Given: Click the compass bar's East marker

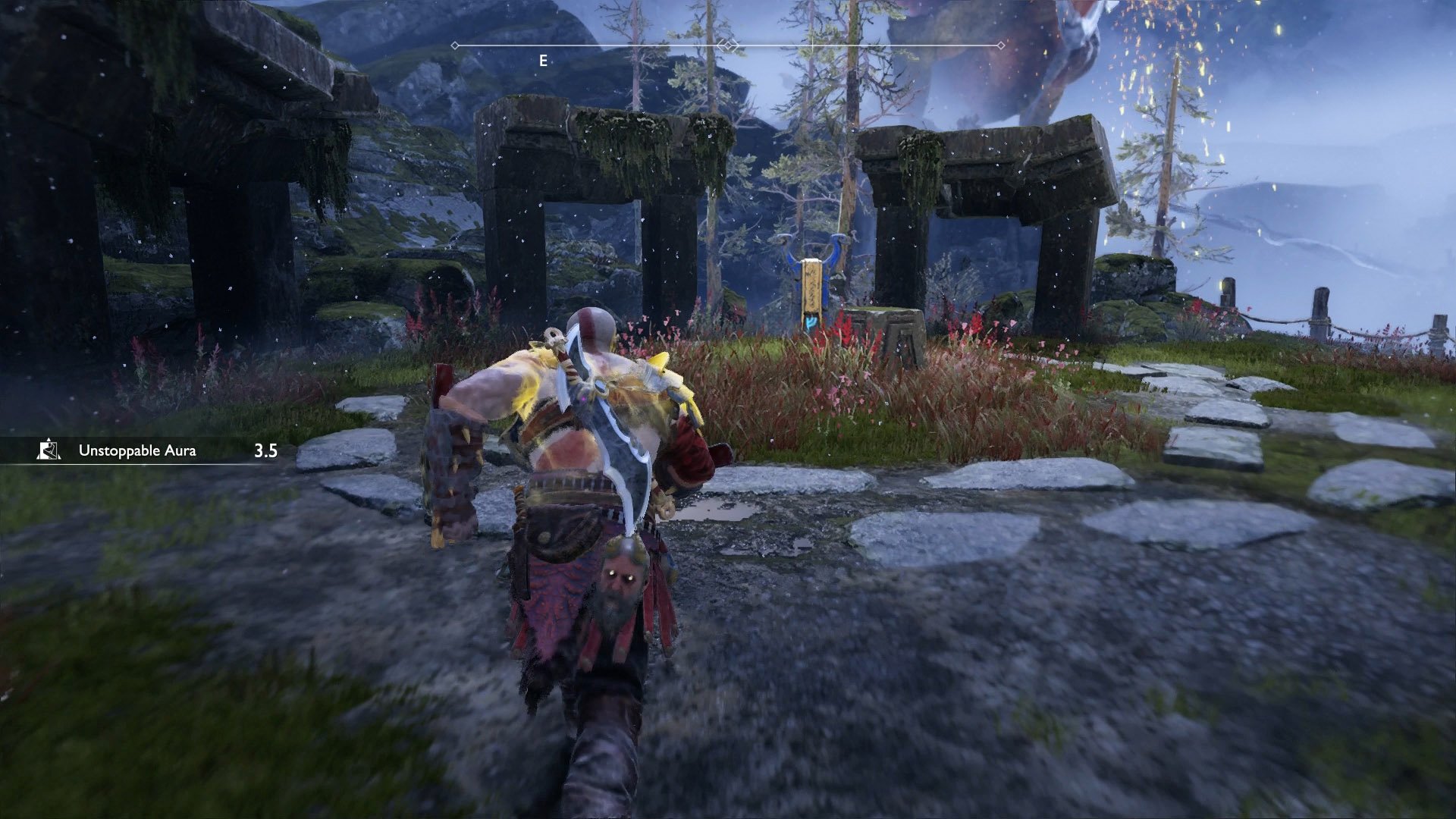Looking at the screenshot, I should [543, 61].
